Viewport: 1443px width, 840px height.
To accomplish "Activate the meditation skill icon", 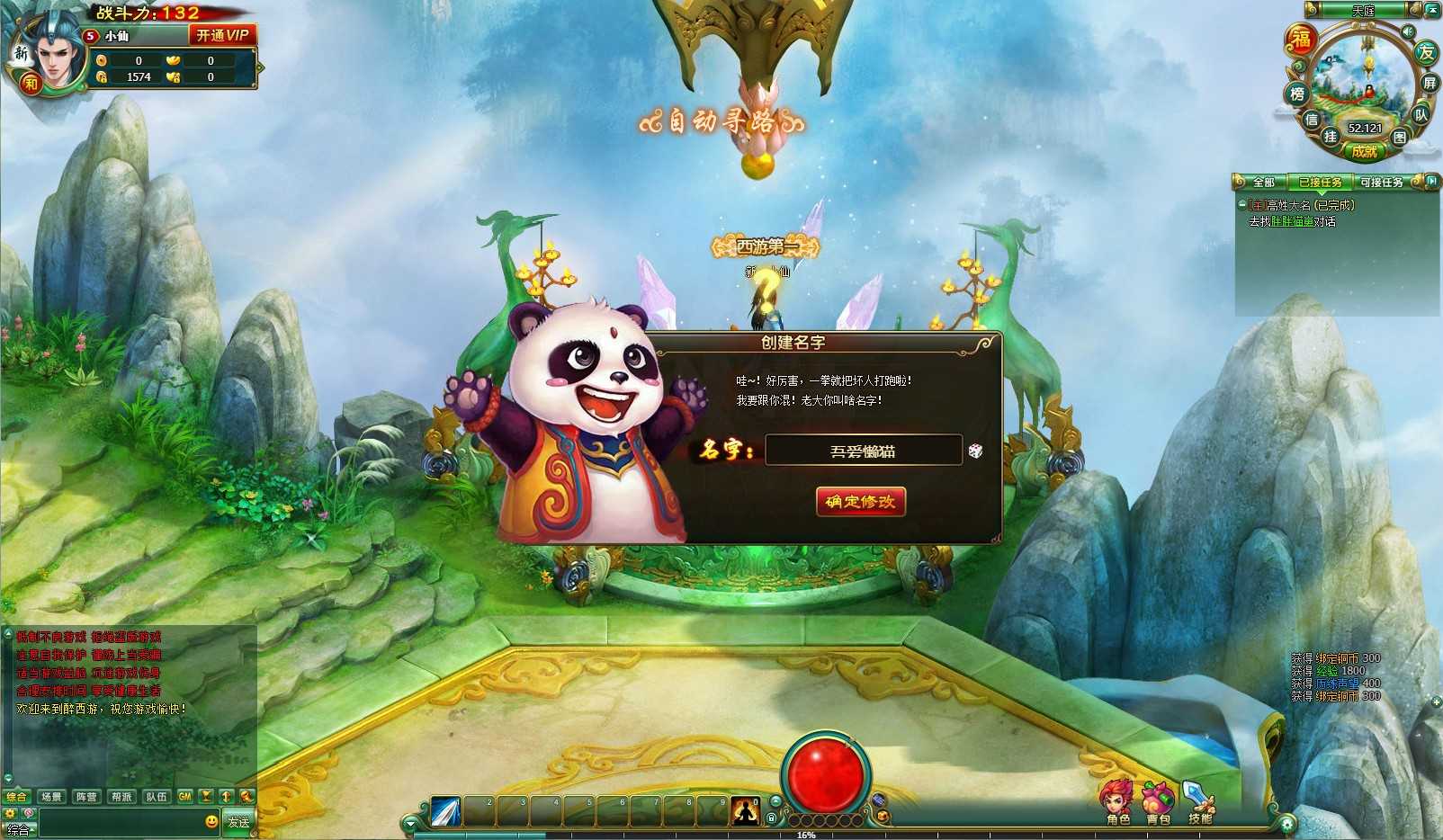I will point(745,811).
